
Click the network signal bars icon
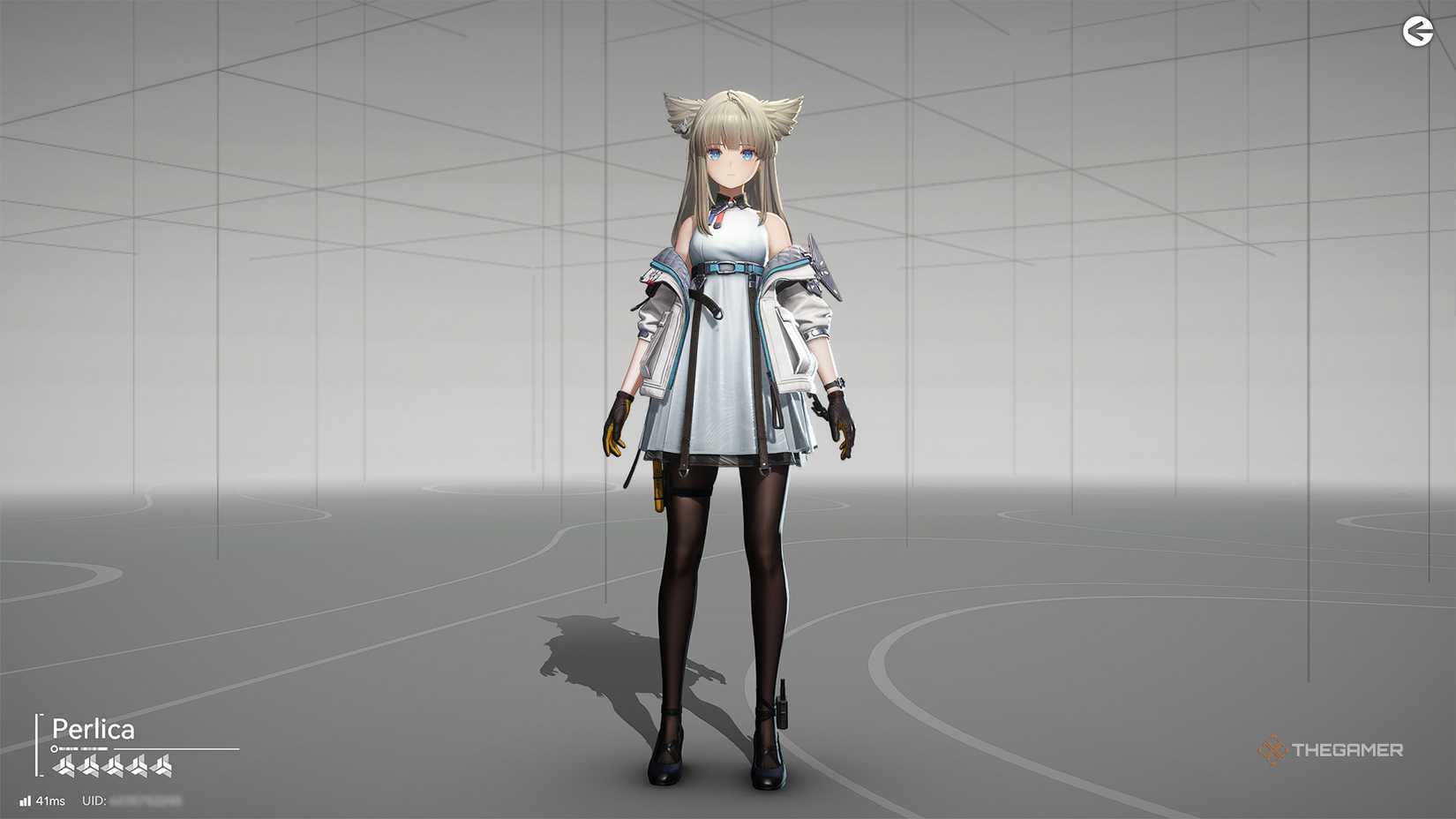tap(26, 800)
